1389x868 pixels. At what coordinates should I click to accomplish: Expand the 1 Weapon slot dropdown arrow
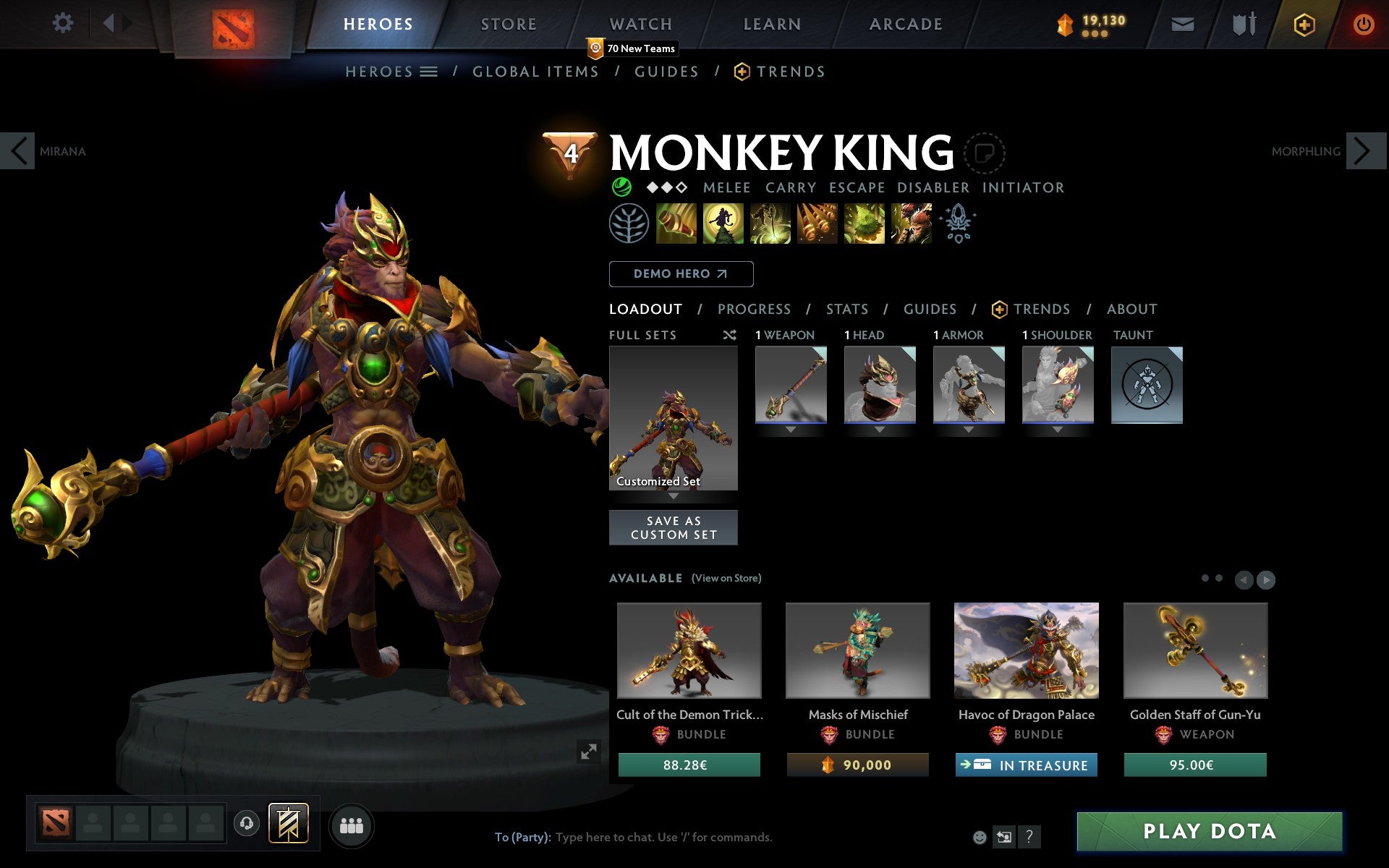point(790,428)
